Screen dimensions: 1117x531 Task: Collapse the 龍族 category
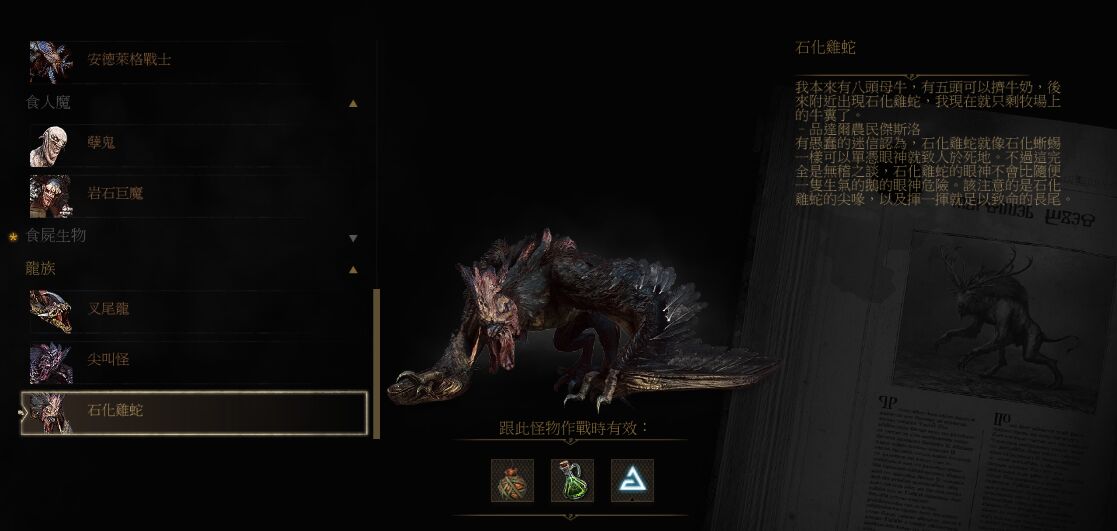pos(353,270)
